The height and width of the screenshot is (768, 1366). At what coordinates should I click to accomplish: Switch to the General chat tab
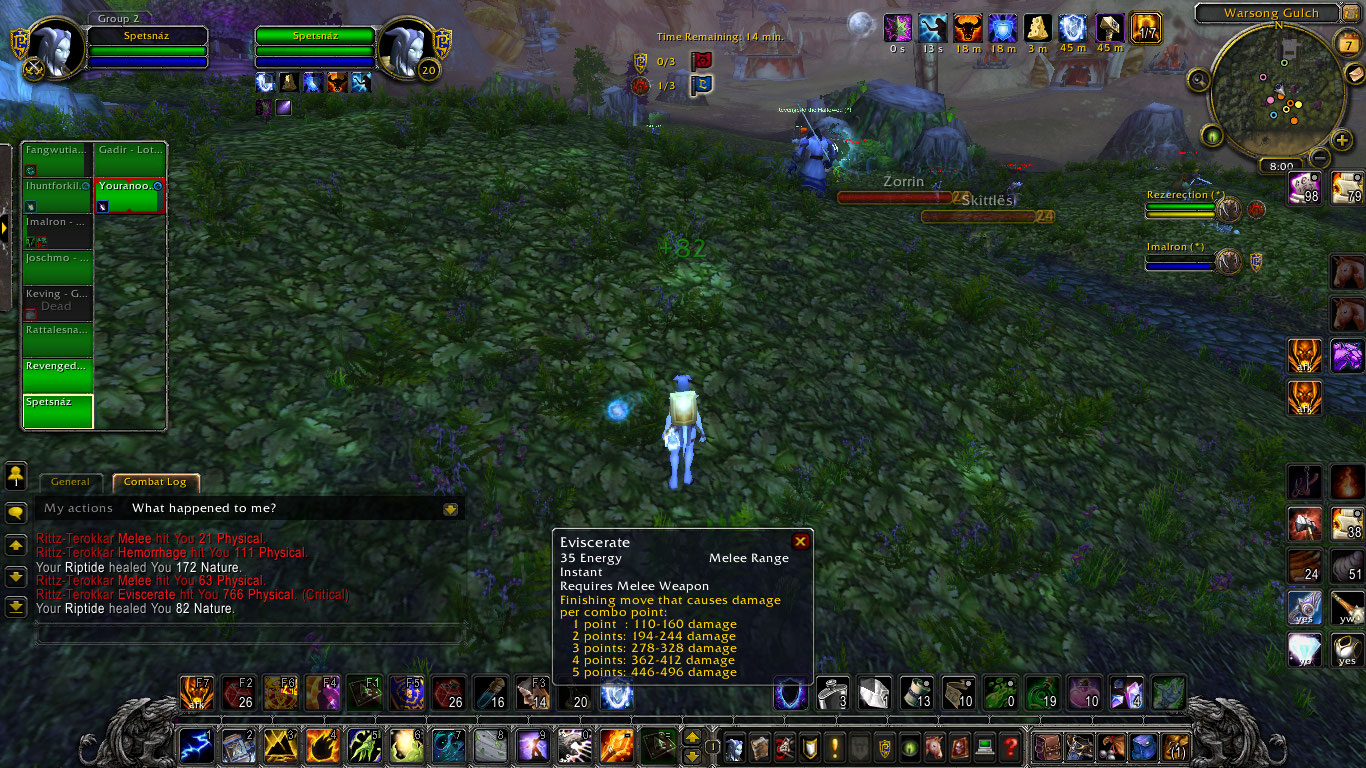click(70, 482)
